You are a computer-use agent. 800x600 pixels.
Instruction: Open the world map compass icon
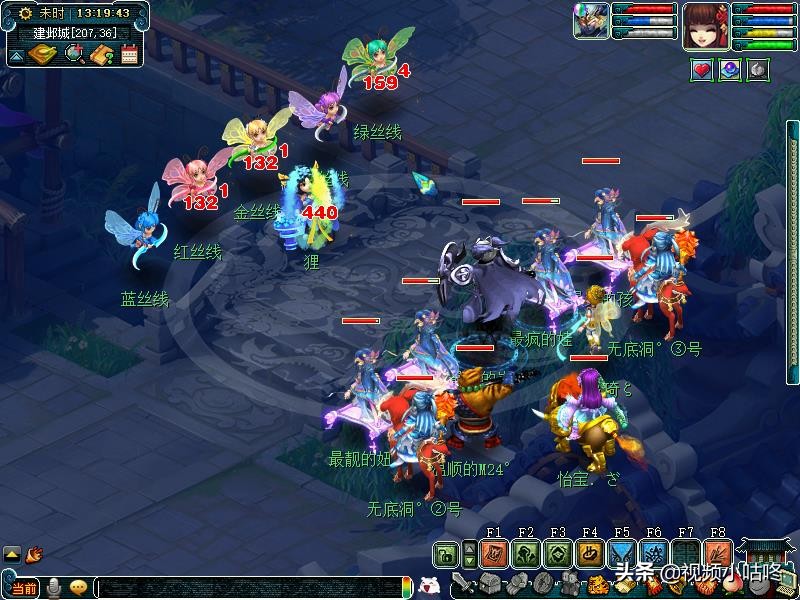pyautogui.click(x=42, y=54)
